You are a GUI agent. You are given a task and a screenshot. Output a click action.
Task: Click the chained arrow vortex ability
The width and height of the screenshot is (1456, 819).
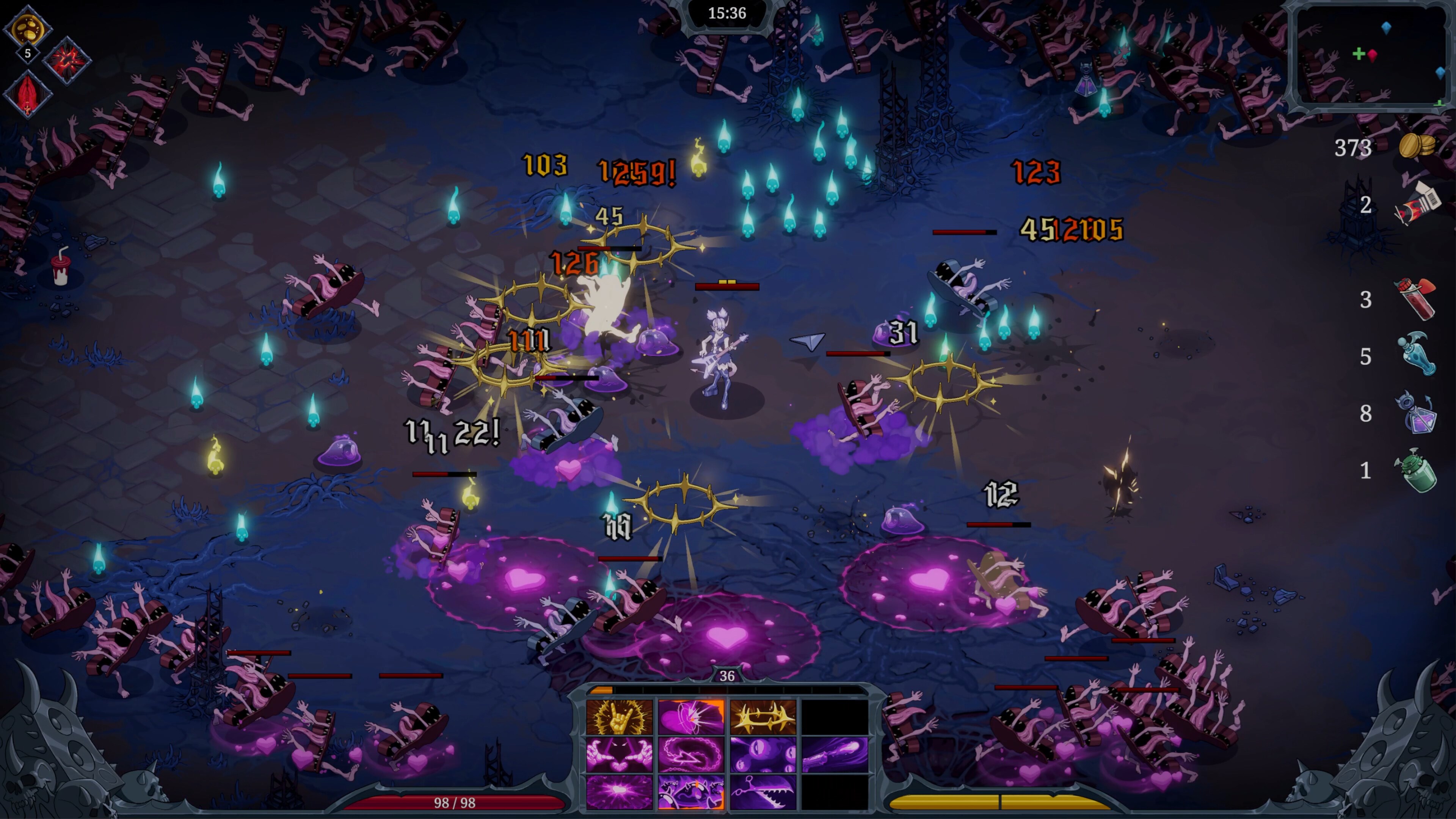(691, 755)
